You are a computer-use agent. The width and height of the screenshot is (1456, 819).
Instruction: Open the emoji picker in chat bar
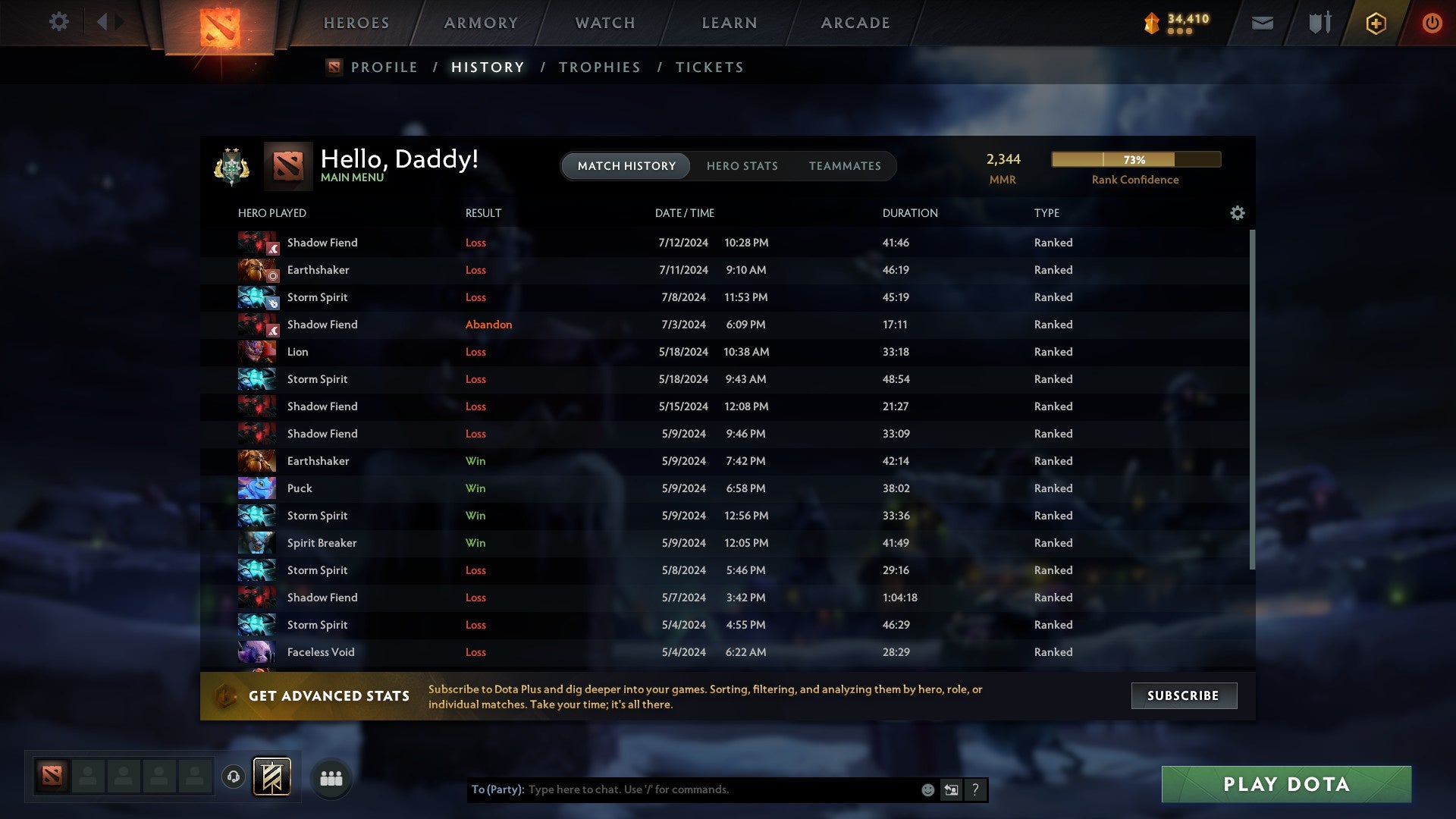[927, 789]
